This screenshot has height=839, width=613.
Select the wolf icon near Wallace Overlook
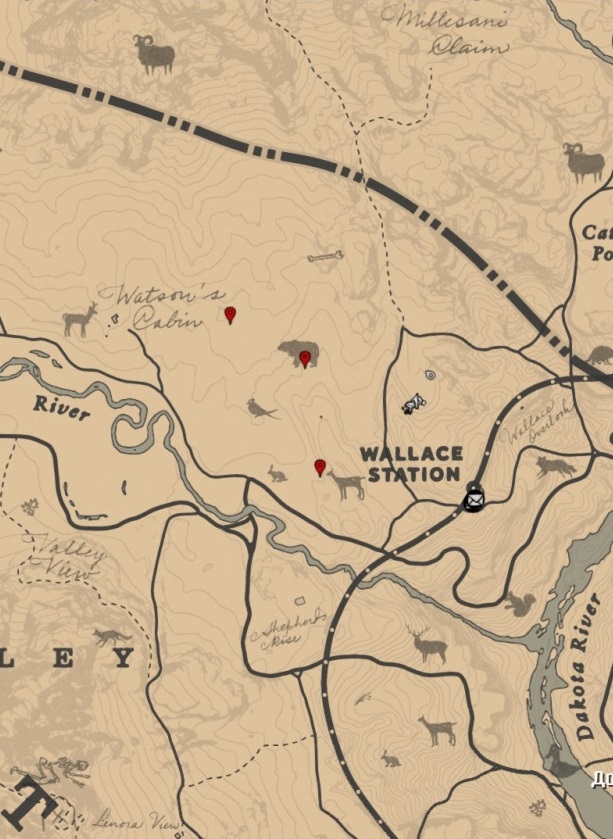pyautogui.click(x=555, y=467)
